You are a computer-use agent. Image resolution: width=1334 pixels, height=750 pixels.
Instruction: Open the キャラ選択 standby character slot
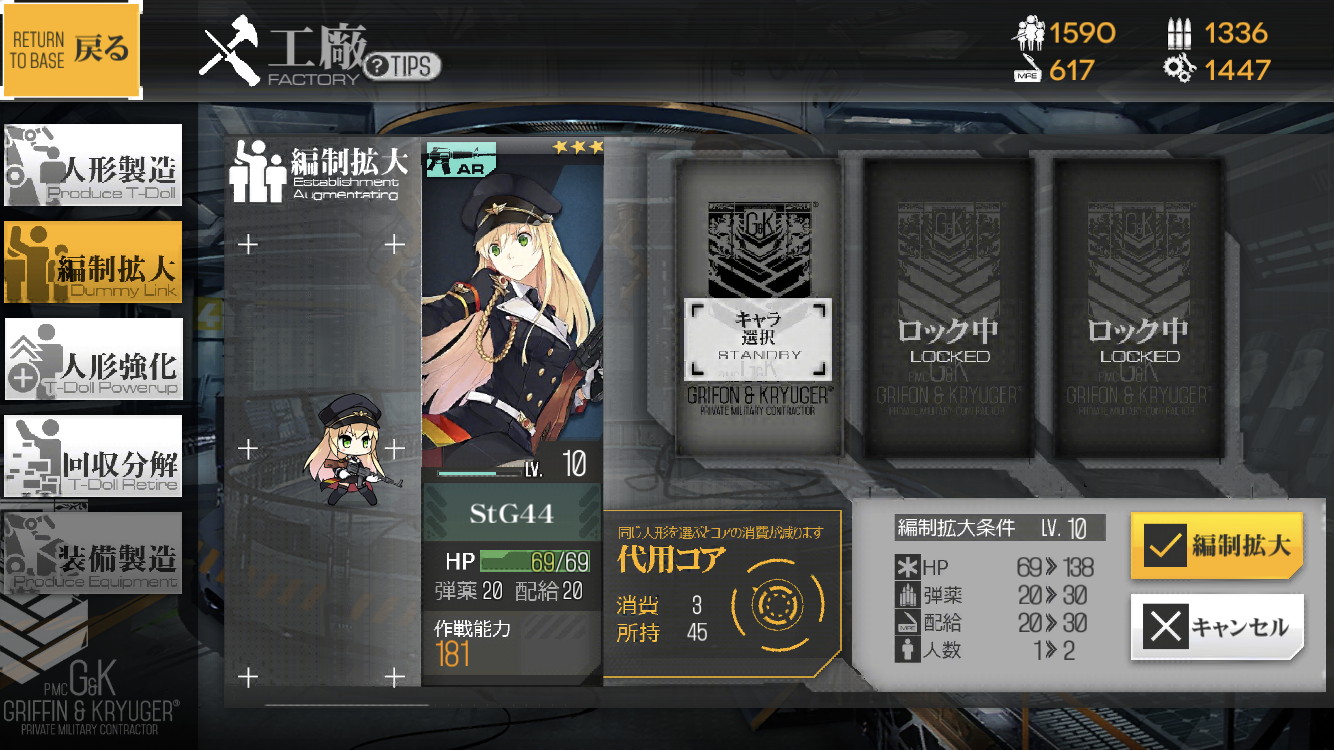(x=757, y=337)
